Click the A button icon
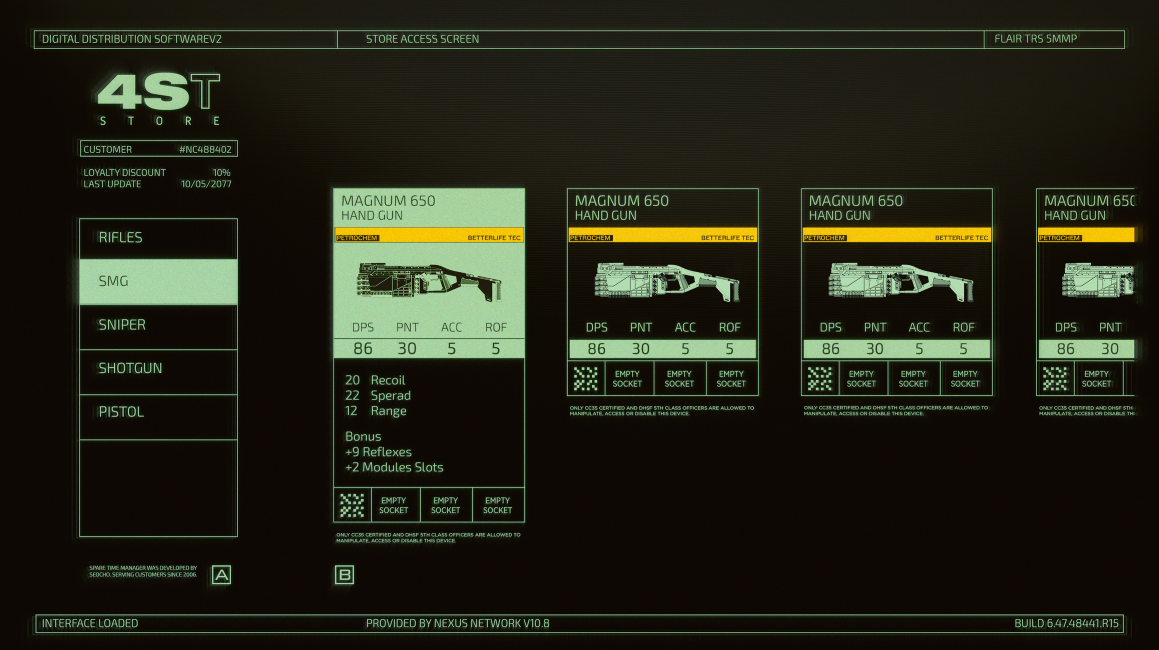The height and width of the screenshot is (650, 1159). pyautogui.click(x=222, y=575)
